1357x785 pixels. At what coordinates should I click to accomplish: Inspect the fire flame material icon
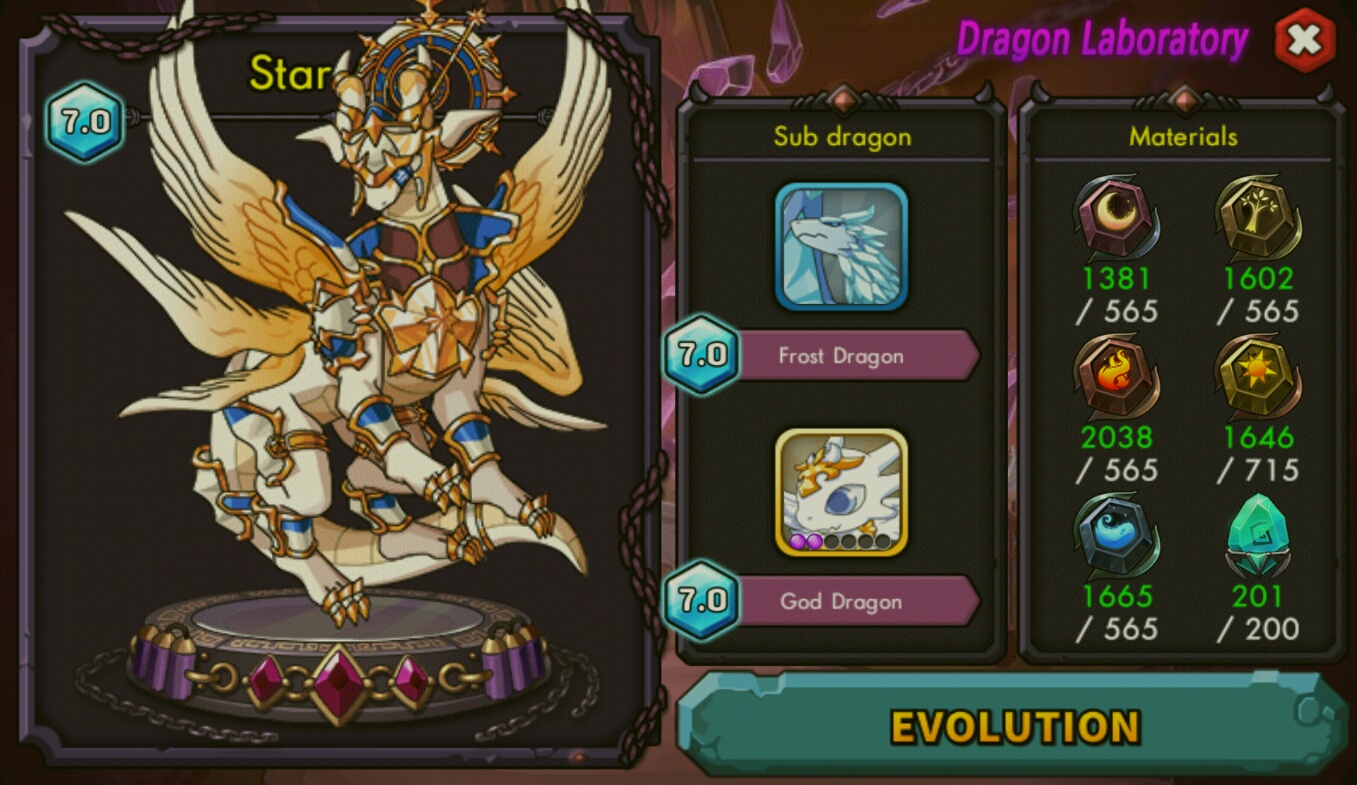(1116, 377)
